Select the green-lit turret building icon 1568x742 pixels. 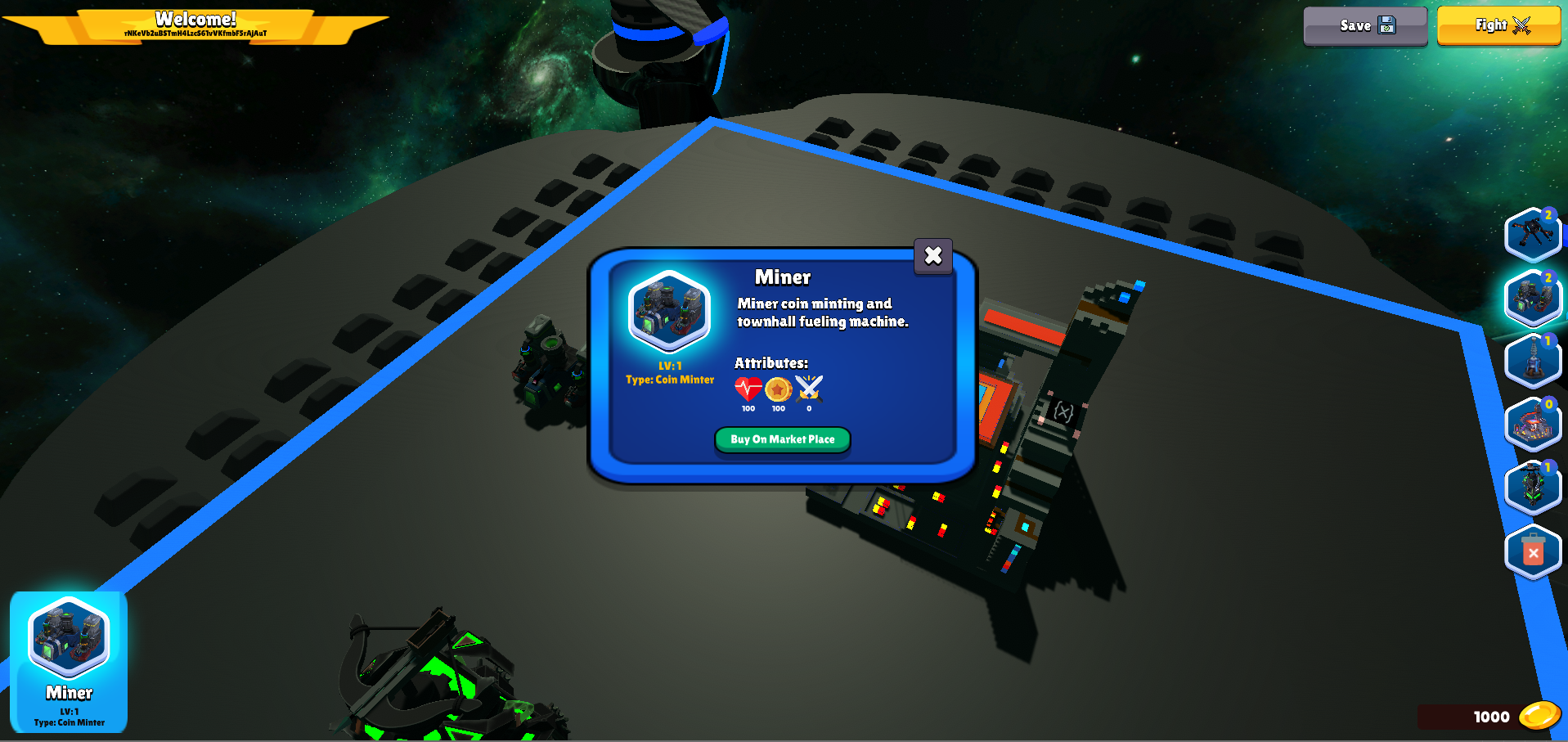click(x=1532, y=488)
